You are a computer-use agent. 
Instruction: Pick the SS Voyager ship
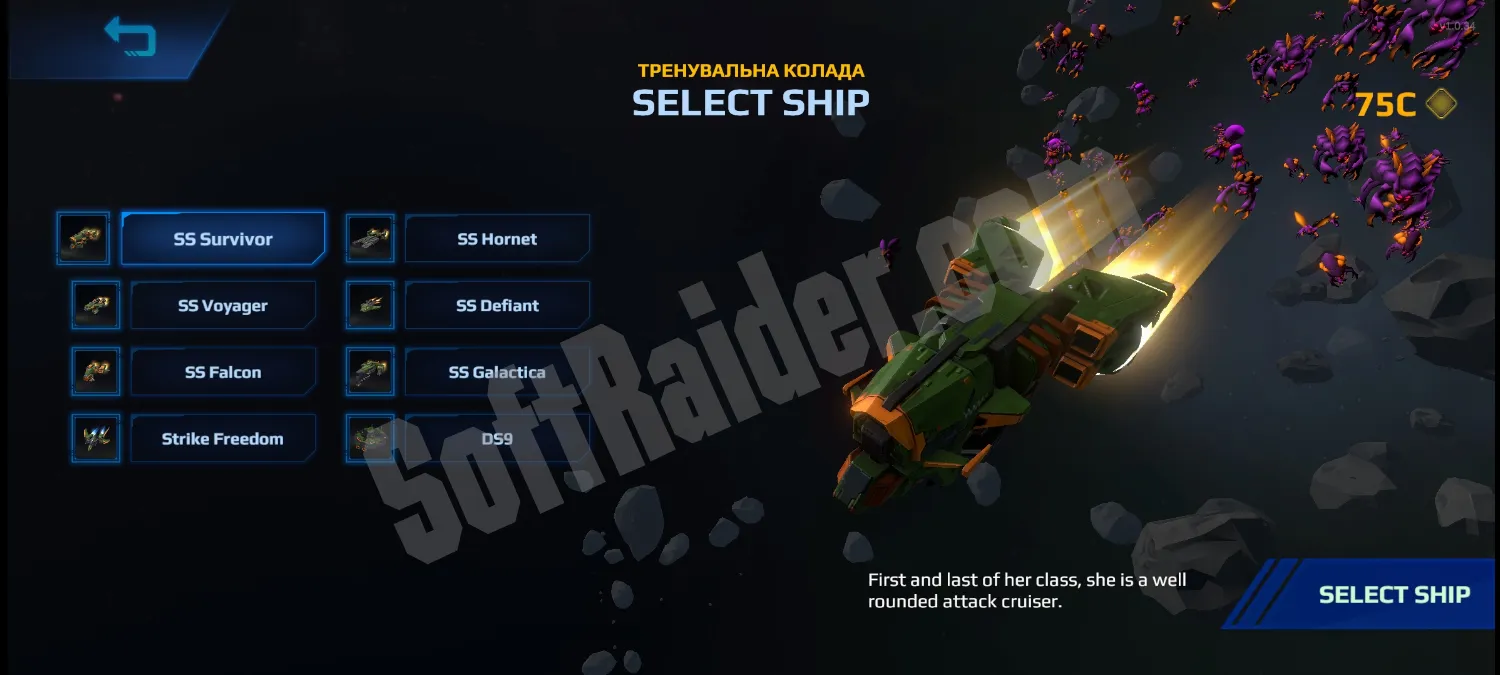tap(223, 306)
